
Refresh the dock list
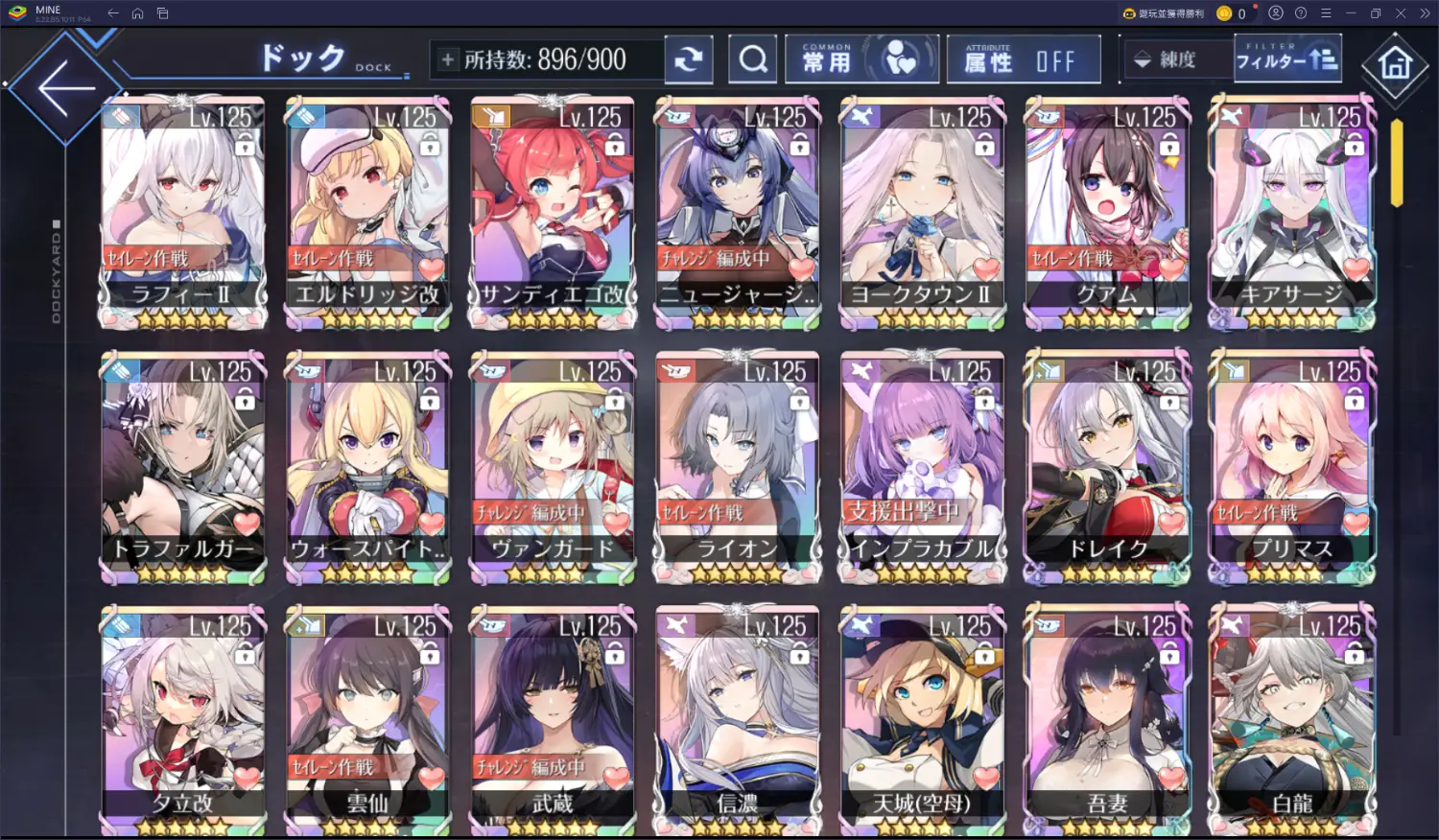(x=688, y=59)
